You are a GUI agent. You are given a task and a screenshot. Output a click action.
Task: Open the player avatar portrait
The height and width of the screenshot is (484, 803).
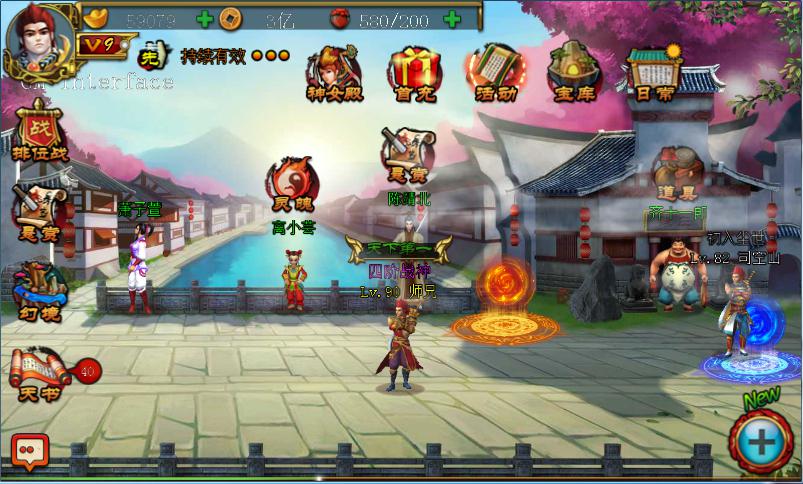[40, 40]
